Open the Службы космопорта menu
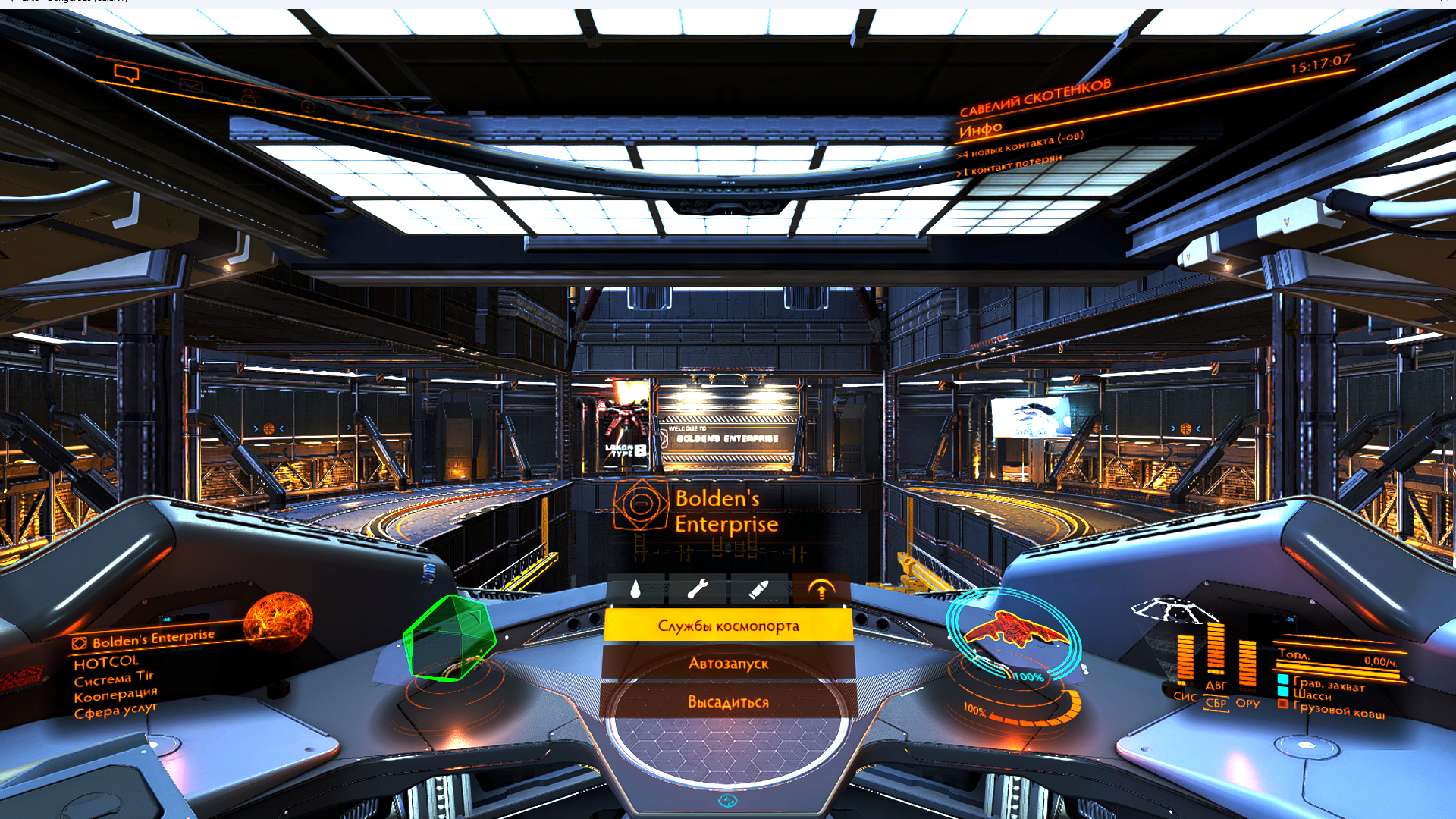The width and height of the screenshot is (1456, 819). click(x=728, y=626)
